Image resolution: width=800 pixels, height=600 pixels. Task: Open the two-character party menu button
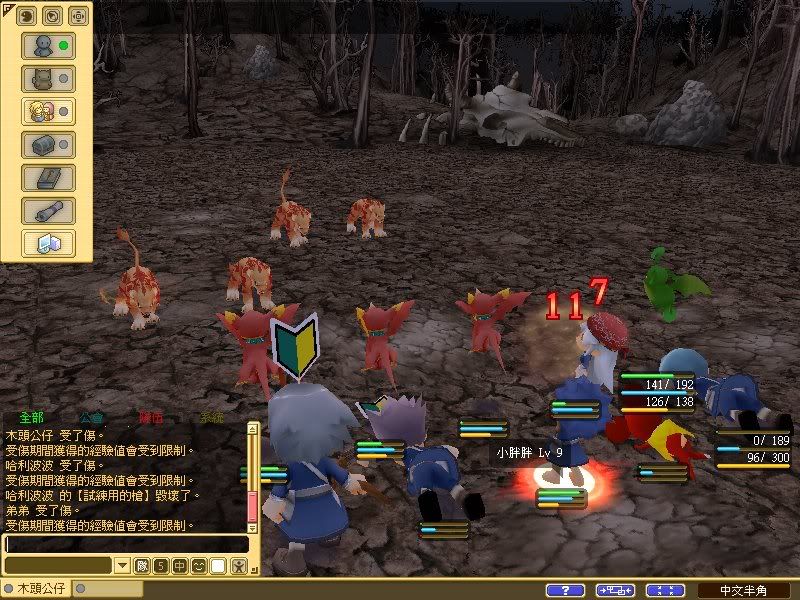(48, 111)
